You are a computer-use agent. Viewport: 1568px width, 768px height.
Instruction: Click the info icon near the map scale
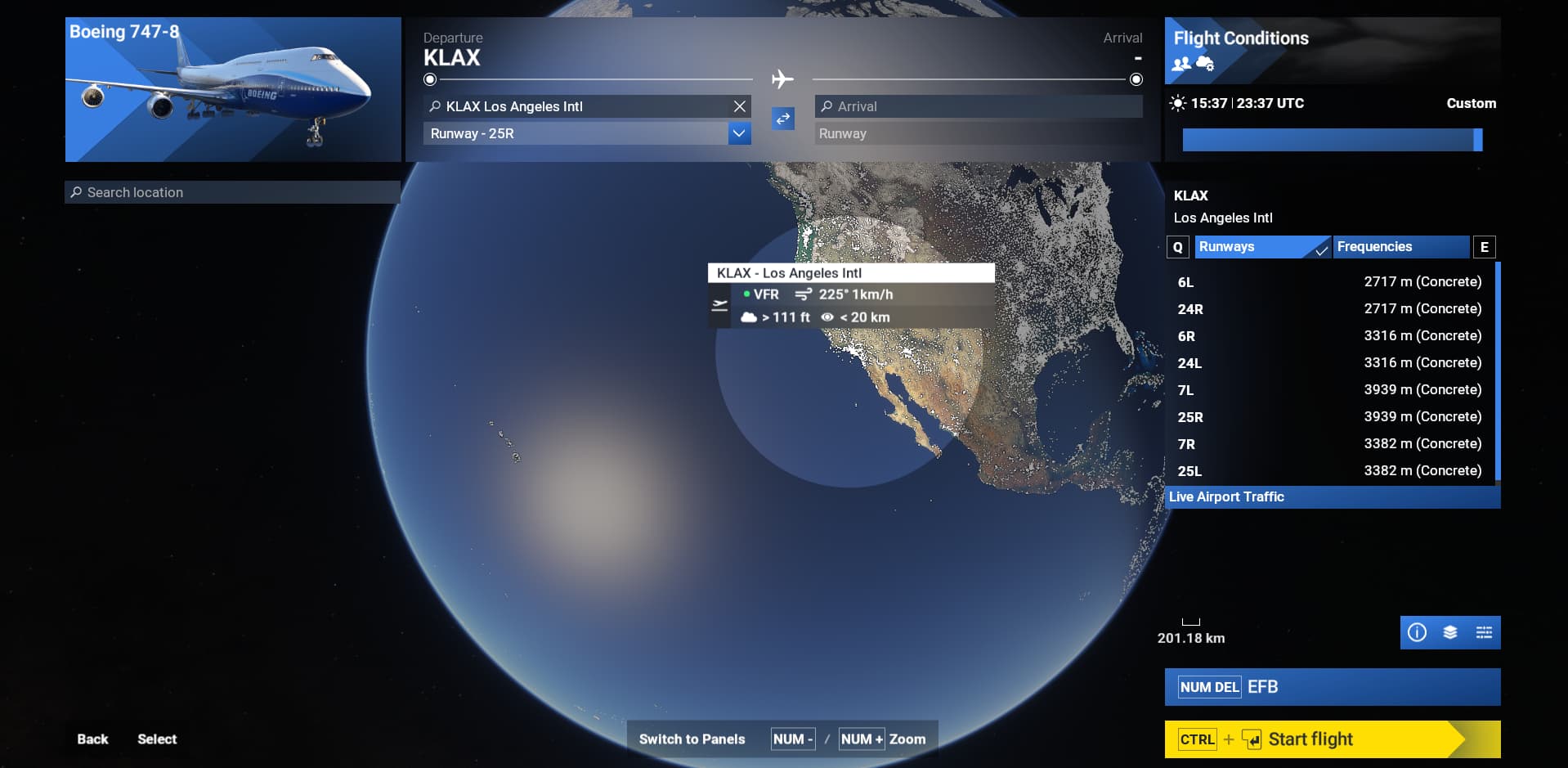1418,631
